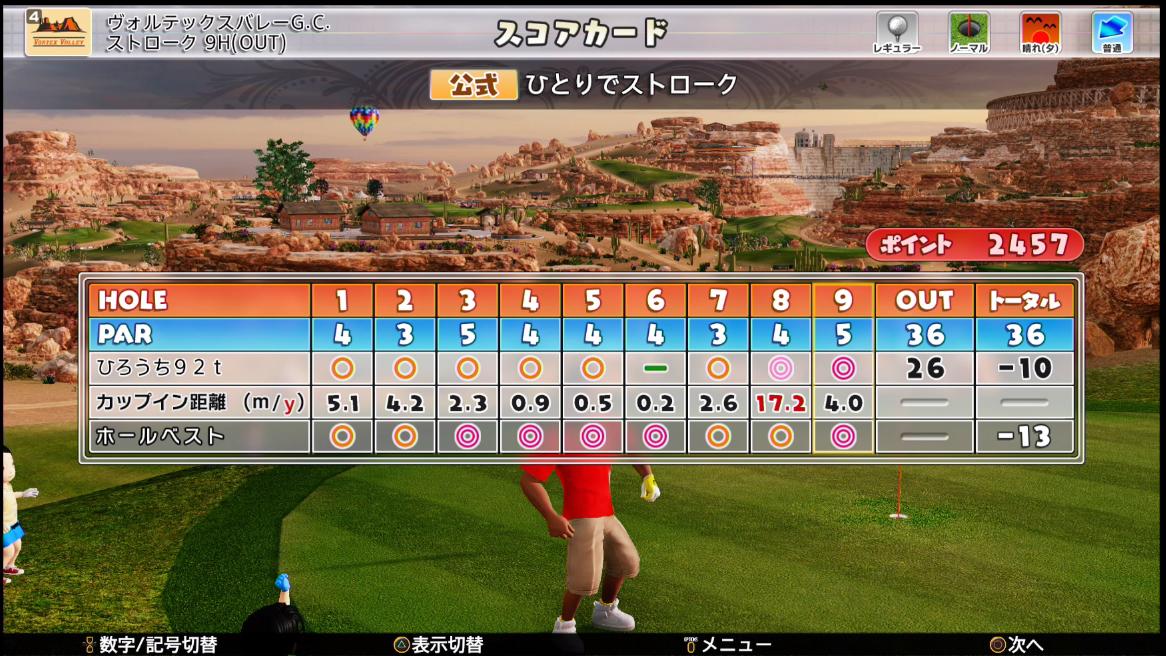Select the hole 6 column header
The image size is (1166, 656).
(655, 300)
